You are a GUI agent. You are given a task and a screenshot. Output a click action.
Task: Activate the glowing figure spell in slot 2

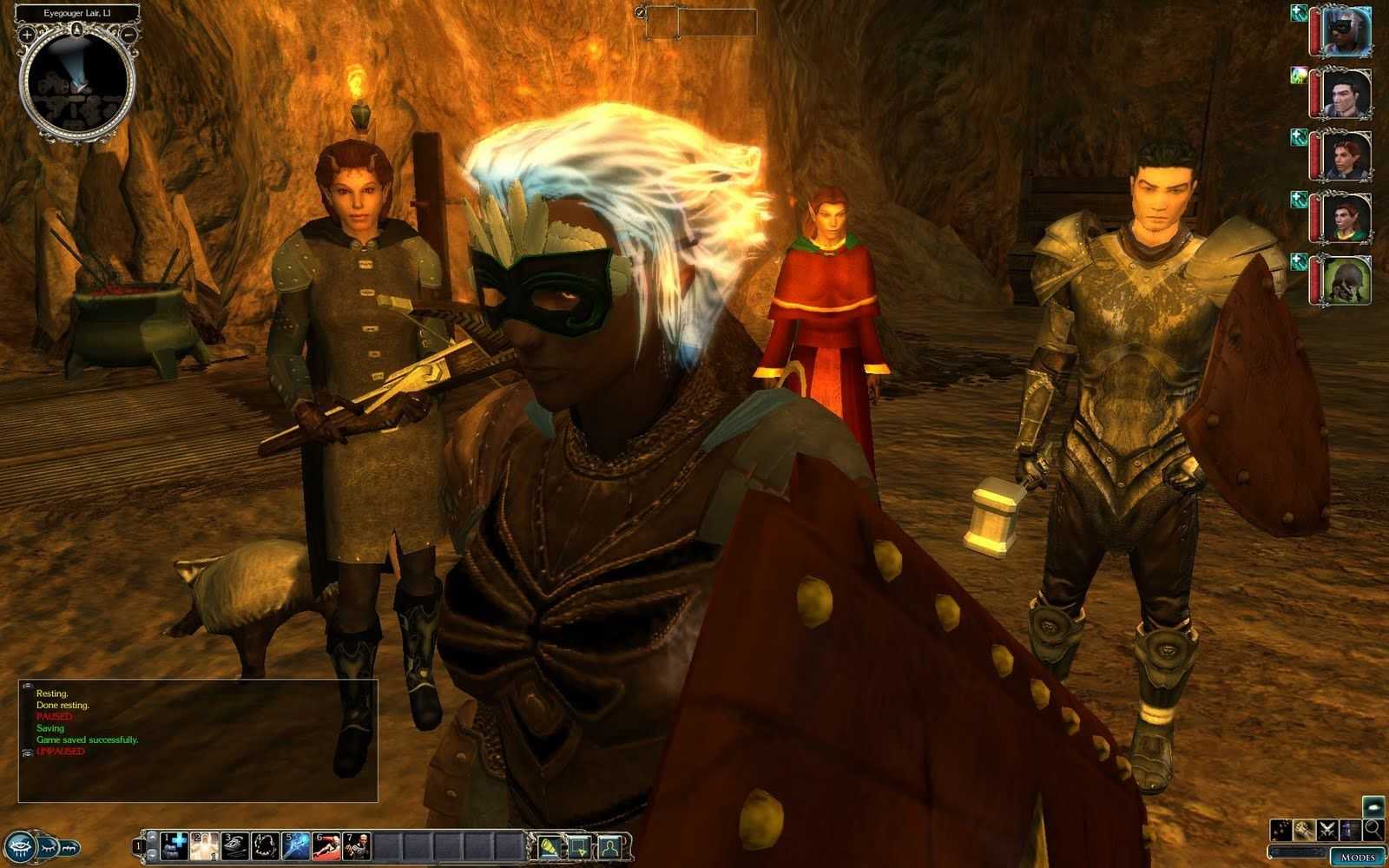205,845
